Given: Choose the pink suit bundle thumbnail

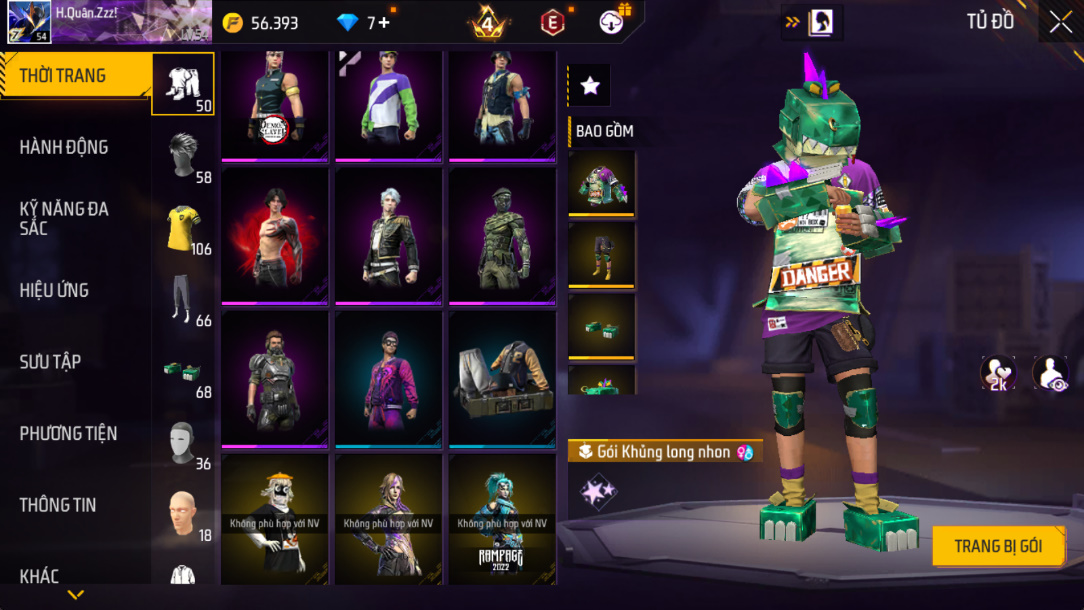Looking at the screenshot, I should (388, 378).
